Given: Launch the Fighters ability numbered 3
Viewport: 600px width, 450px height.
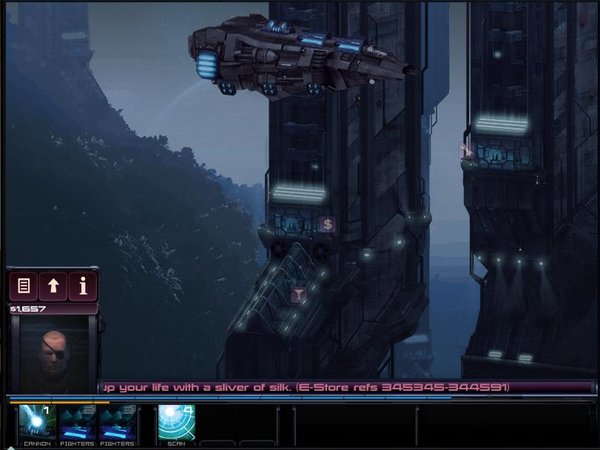Looking at the screenshot, I should (116, 424).
